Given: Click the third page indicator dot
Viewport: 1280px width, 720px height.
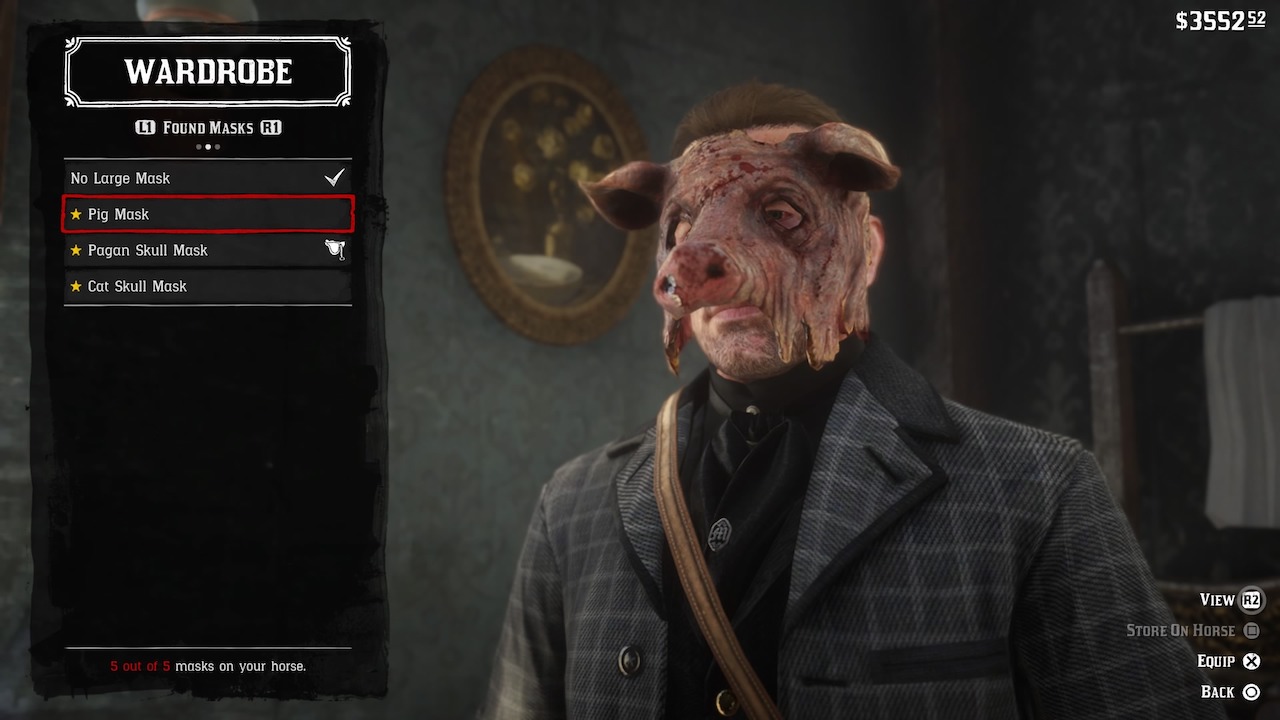Looking at the screenshot, I should [x=217, y=145].
